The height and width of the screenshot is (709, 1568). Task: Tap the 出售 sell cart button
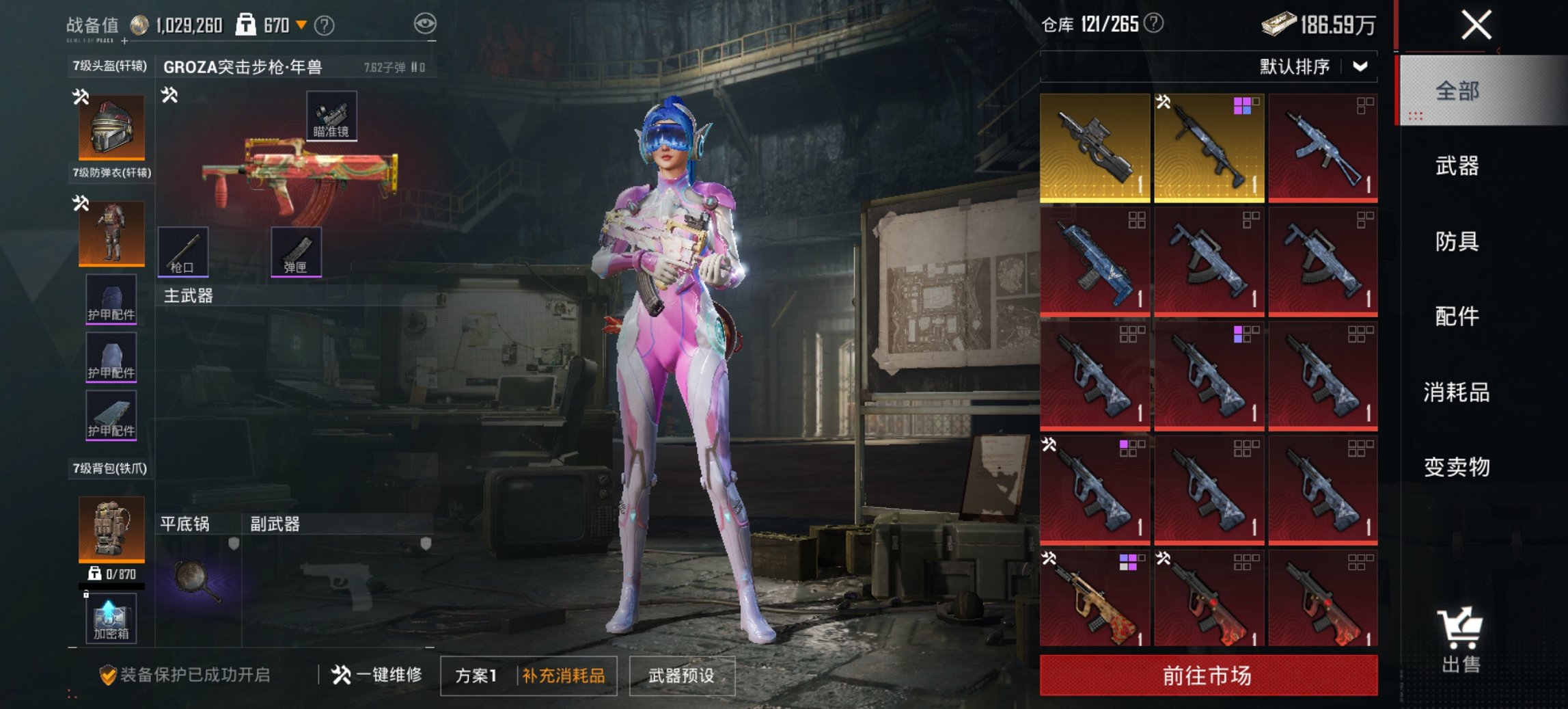tap(1461, 639)
